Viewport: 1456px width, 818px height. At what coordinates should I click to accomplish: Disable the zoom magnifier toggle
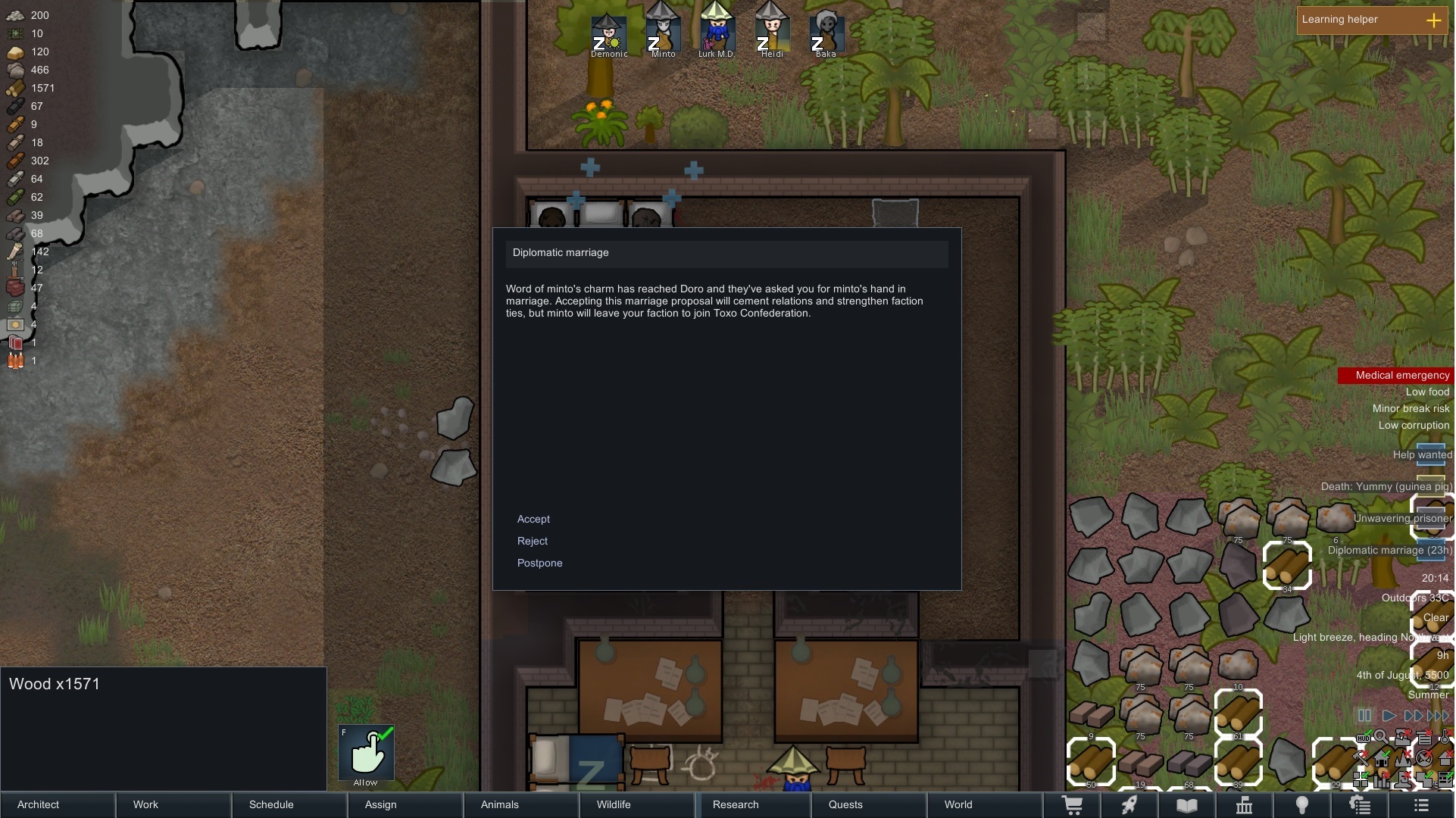click(1383, 737)
